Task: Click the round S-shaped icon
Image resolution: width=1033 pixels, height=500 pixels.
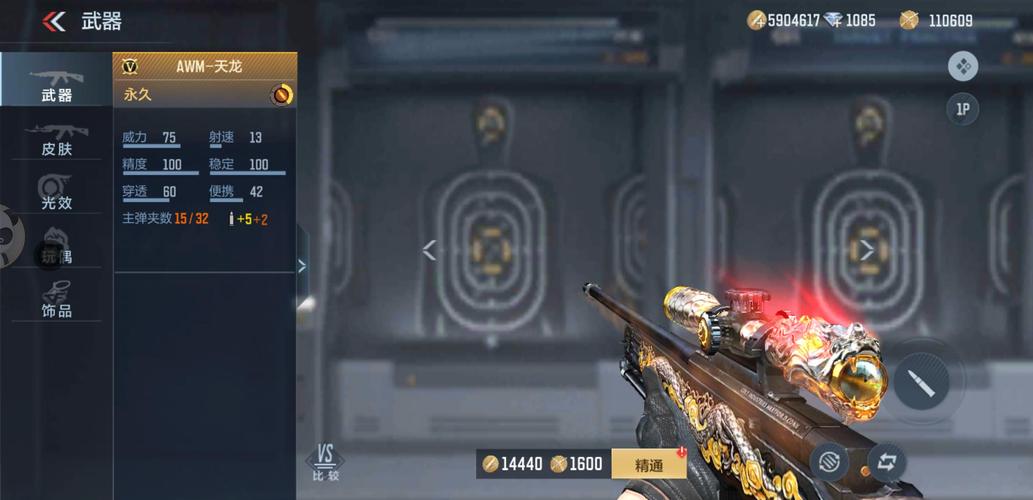Action: 829,462
